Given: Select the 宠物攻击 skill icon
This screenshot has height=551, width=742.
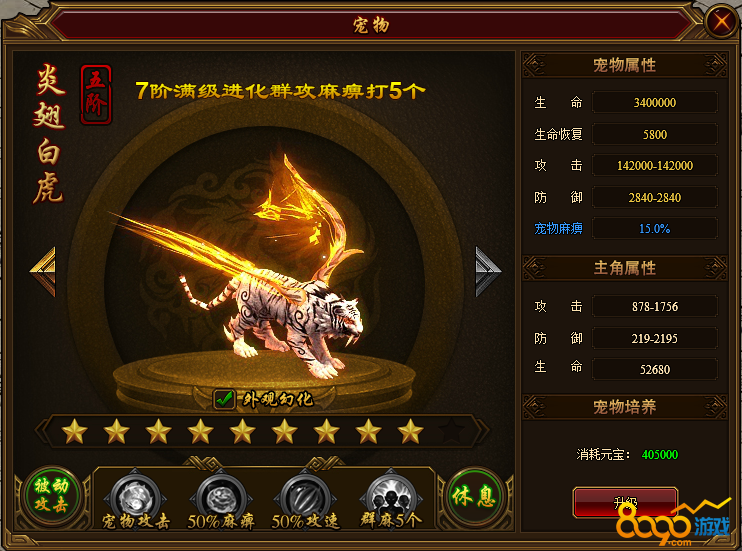Looking at the screenshot, I should [135, 494].
